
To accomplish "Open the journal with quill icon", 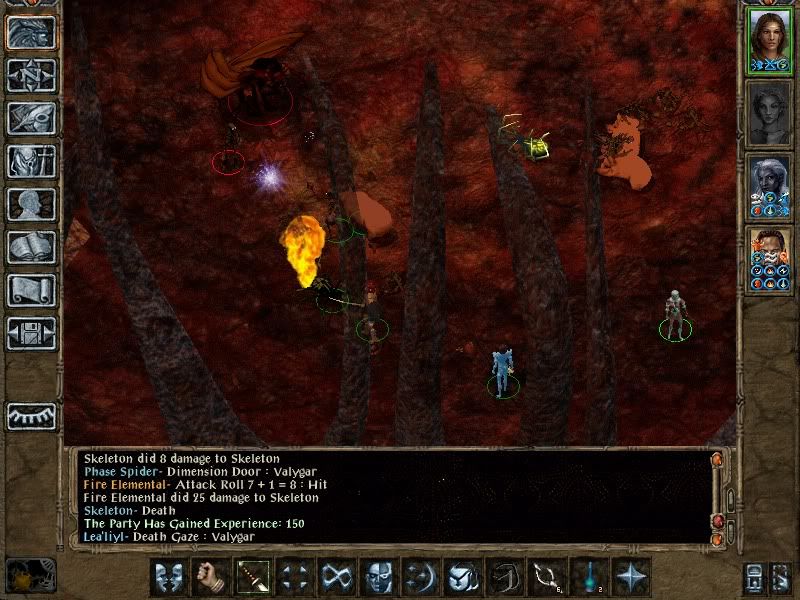I will coord(31,118).
